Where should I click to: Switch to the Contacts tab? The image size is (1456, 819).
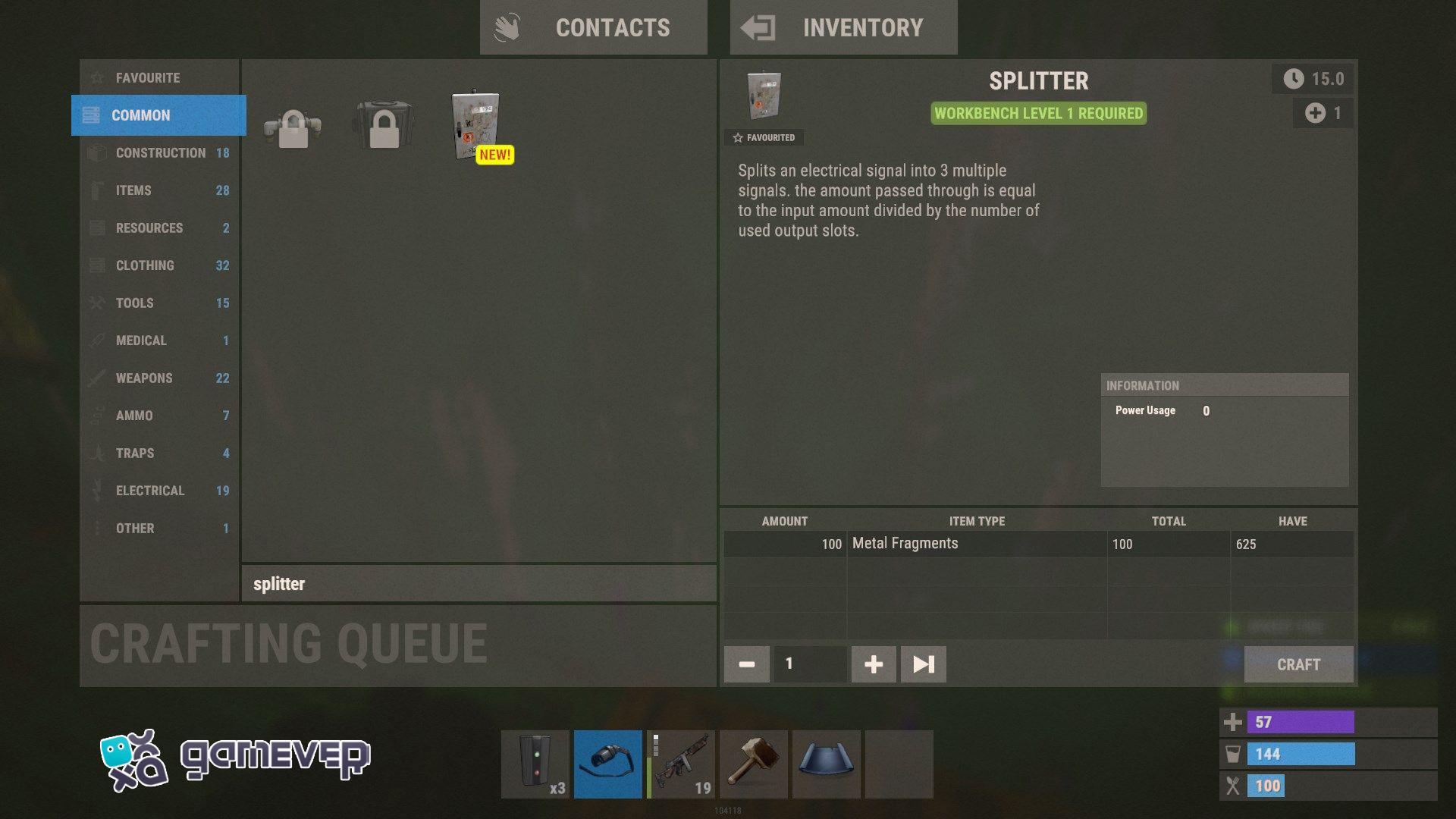pos(594,27)
